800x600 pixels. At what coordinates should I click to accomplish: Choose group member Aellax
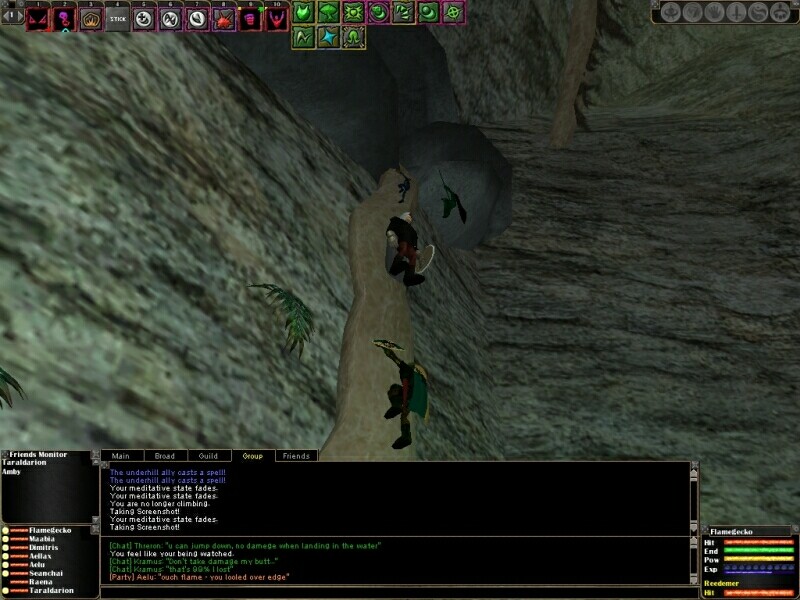click(x=42, y=556)
